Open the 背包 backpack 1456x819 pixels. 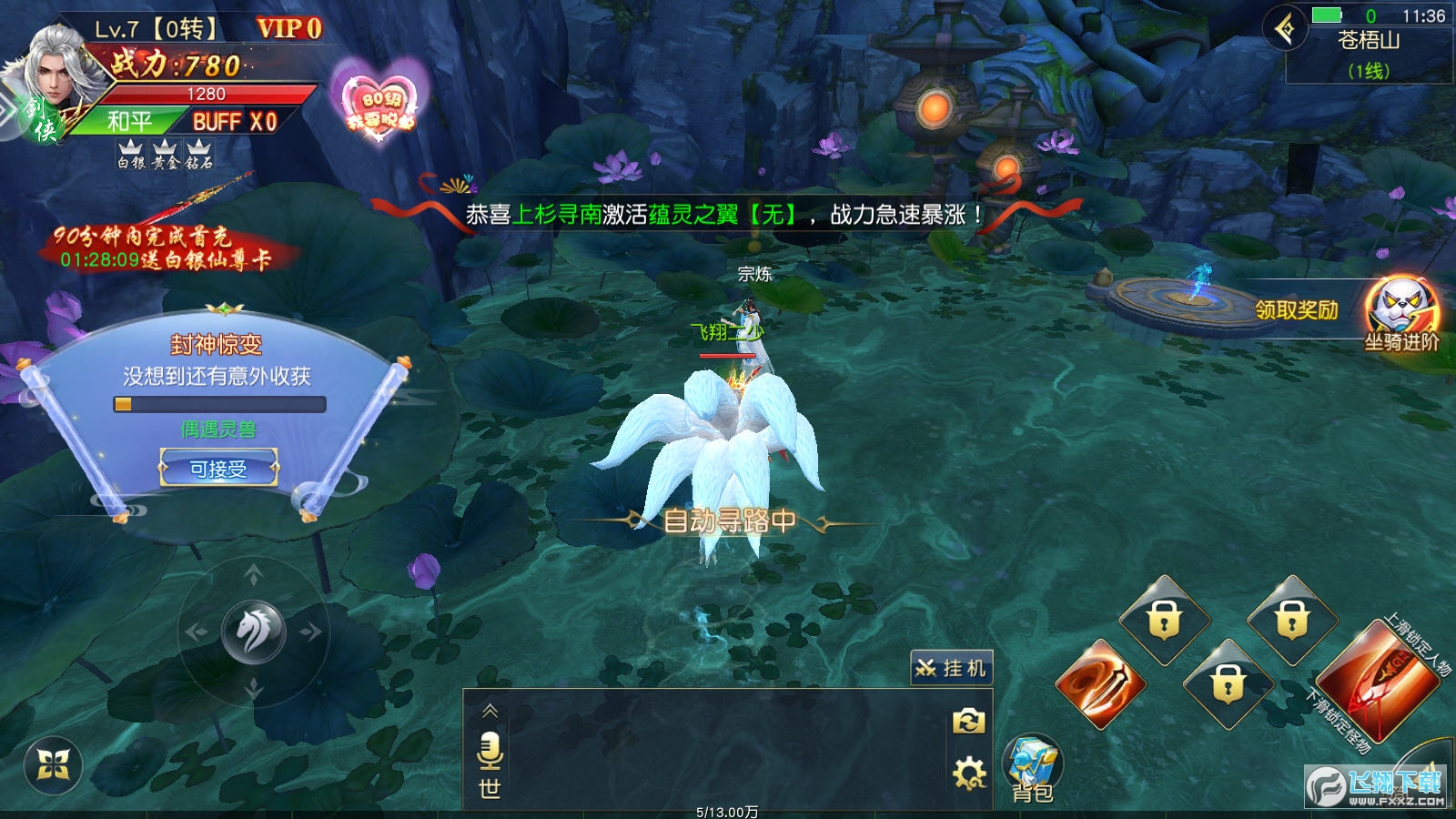click(1032, 769)
